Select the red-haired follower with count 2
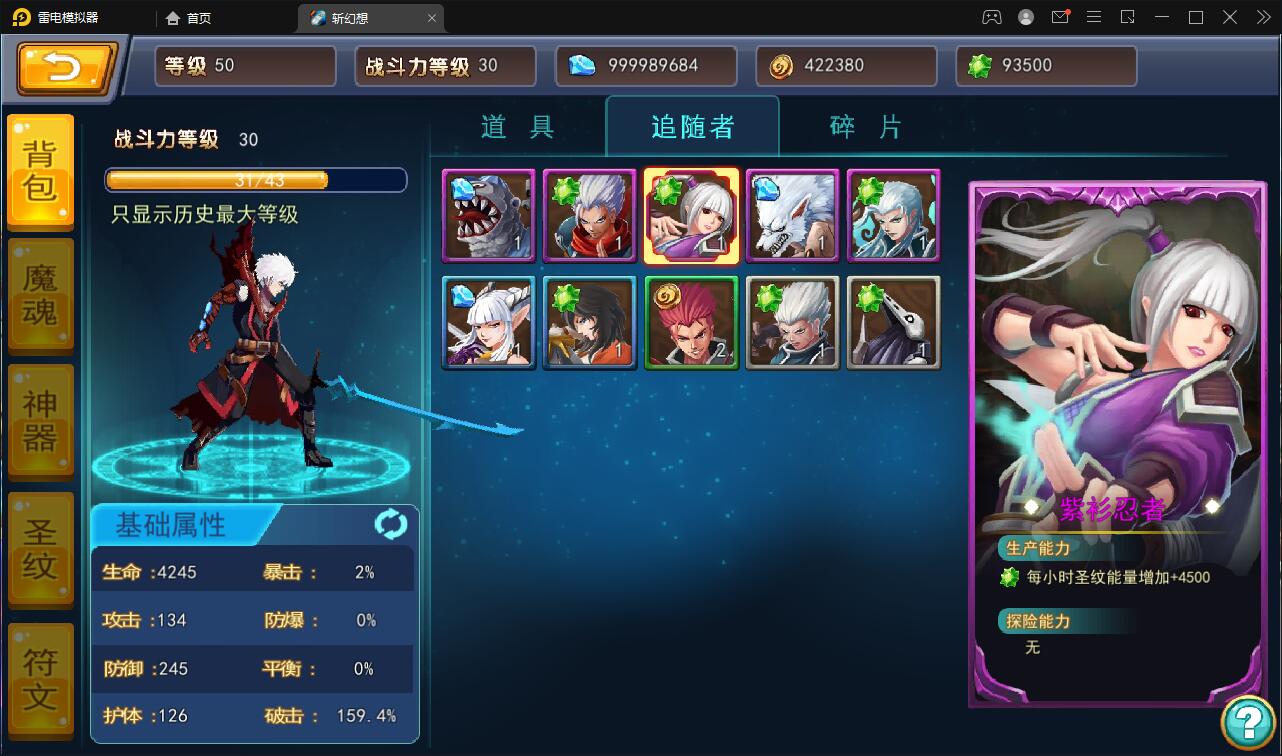 pyautogui.click(x=691, y=322)
